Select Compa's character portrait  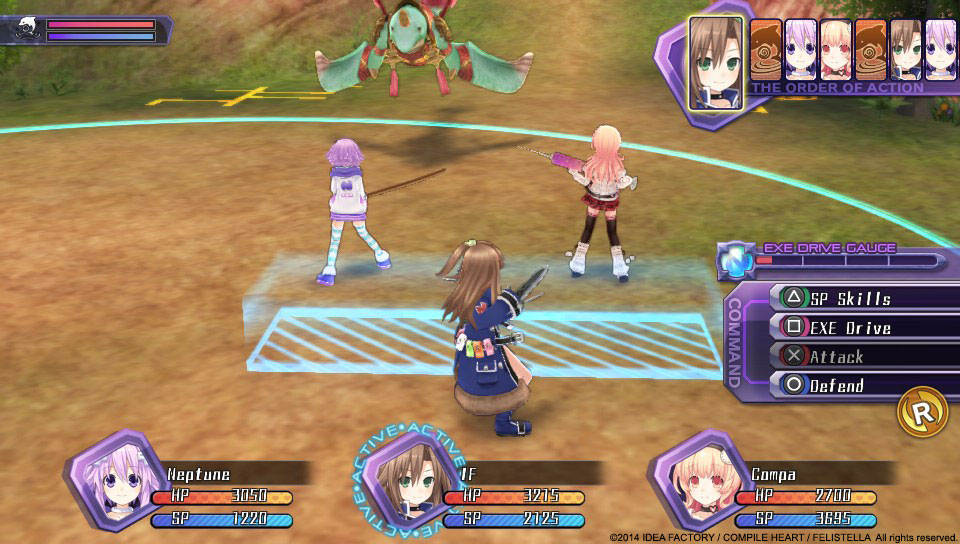pyautogui.click(x=692, y=476)
